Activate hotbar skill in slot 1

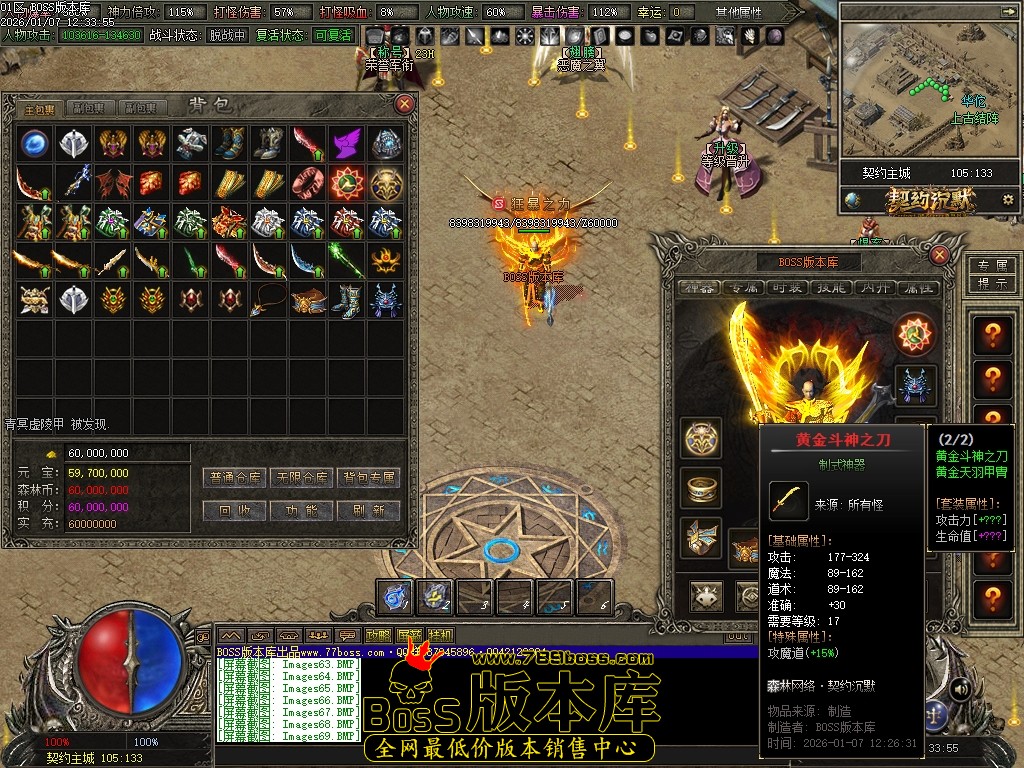point(395,597)
